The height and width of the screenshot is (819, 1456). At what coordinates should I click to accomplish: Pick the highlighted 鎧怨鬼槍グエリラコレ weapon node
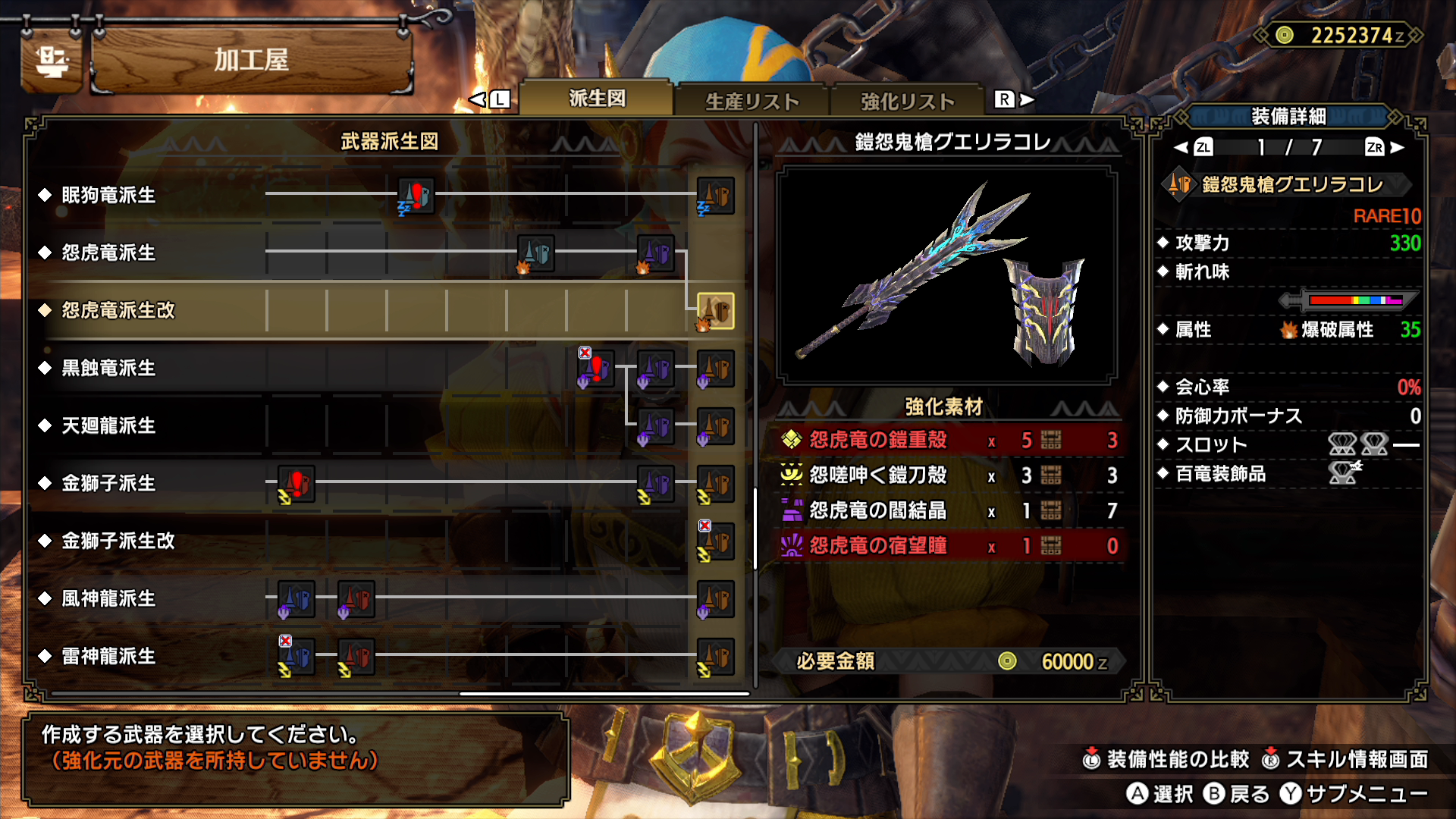tap(715, 311)
